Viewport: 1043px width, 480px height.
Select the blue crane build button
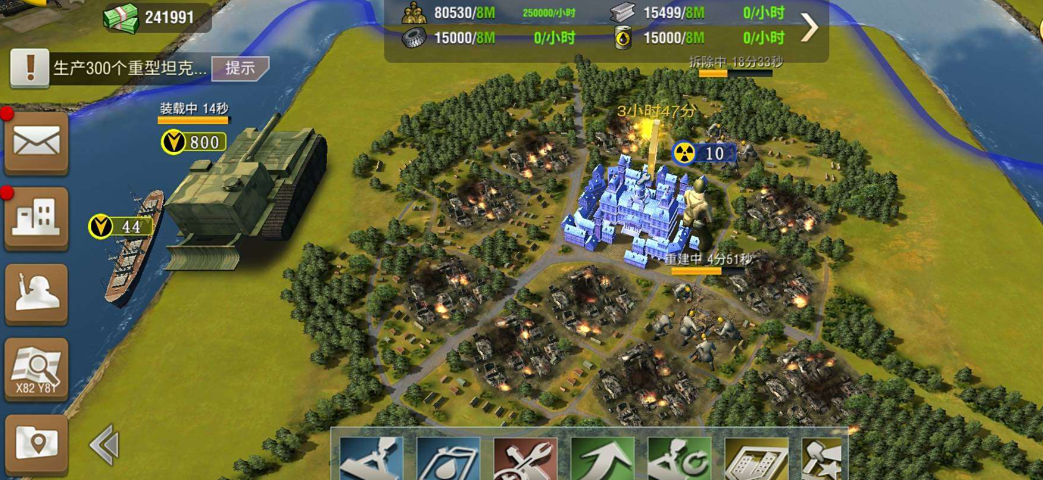pos(371,459)
